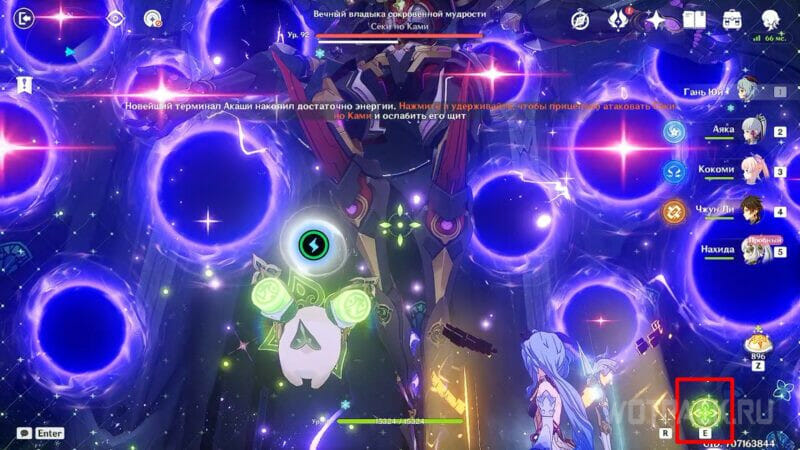
Task: Trigger Кокоми's elemental burst icon
Action: (675, 171)
